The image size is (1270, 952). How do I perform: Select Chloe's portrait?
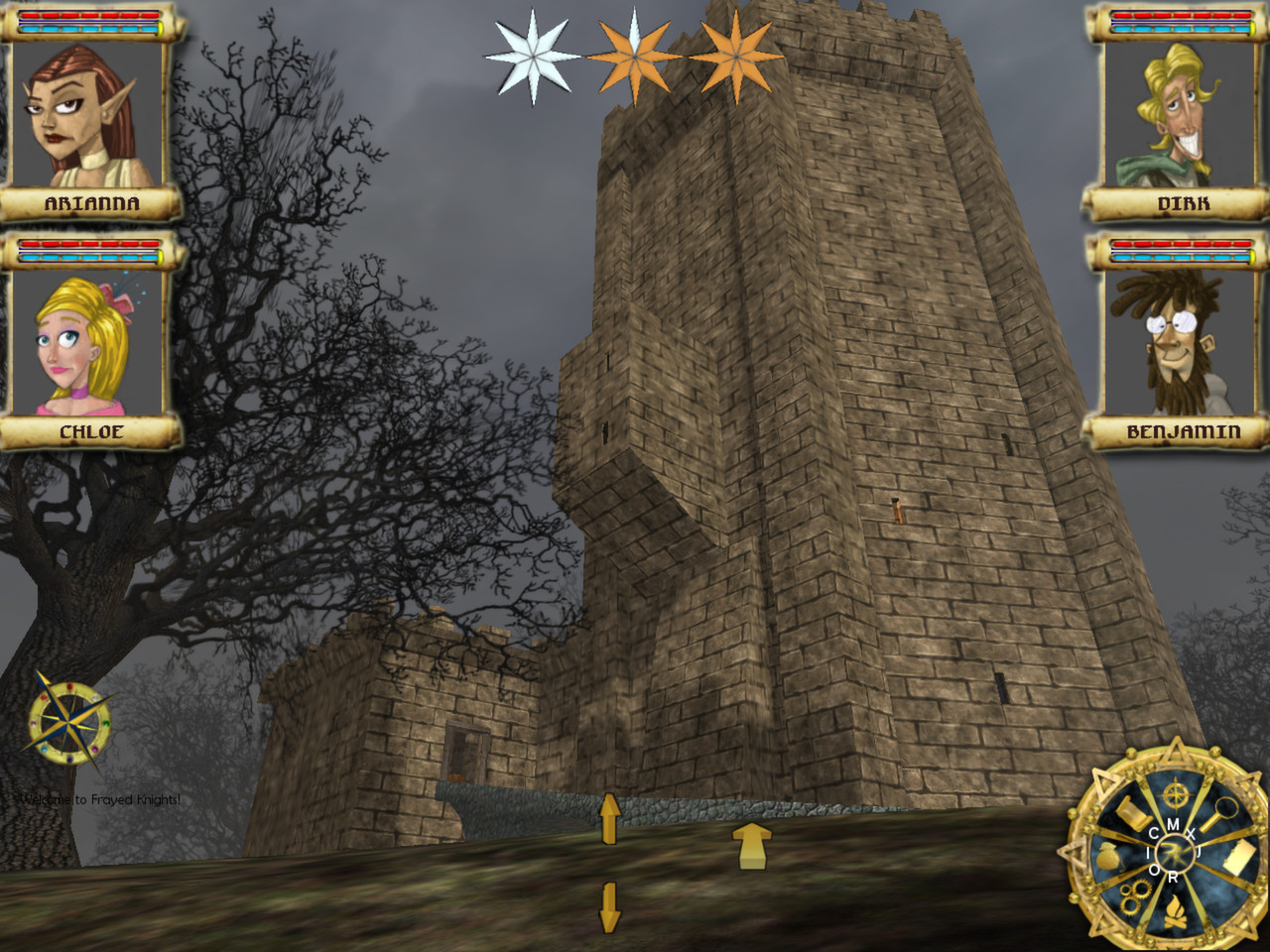(x=84, y=342)
